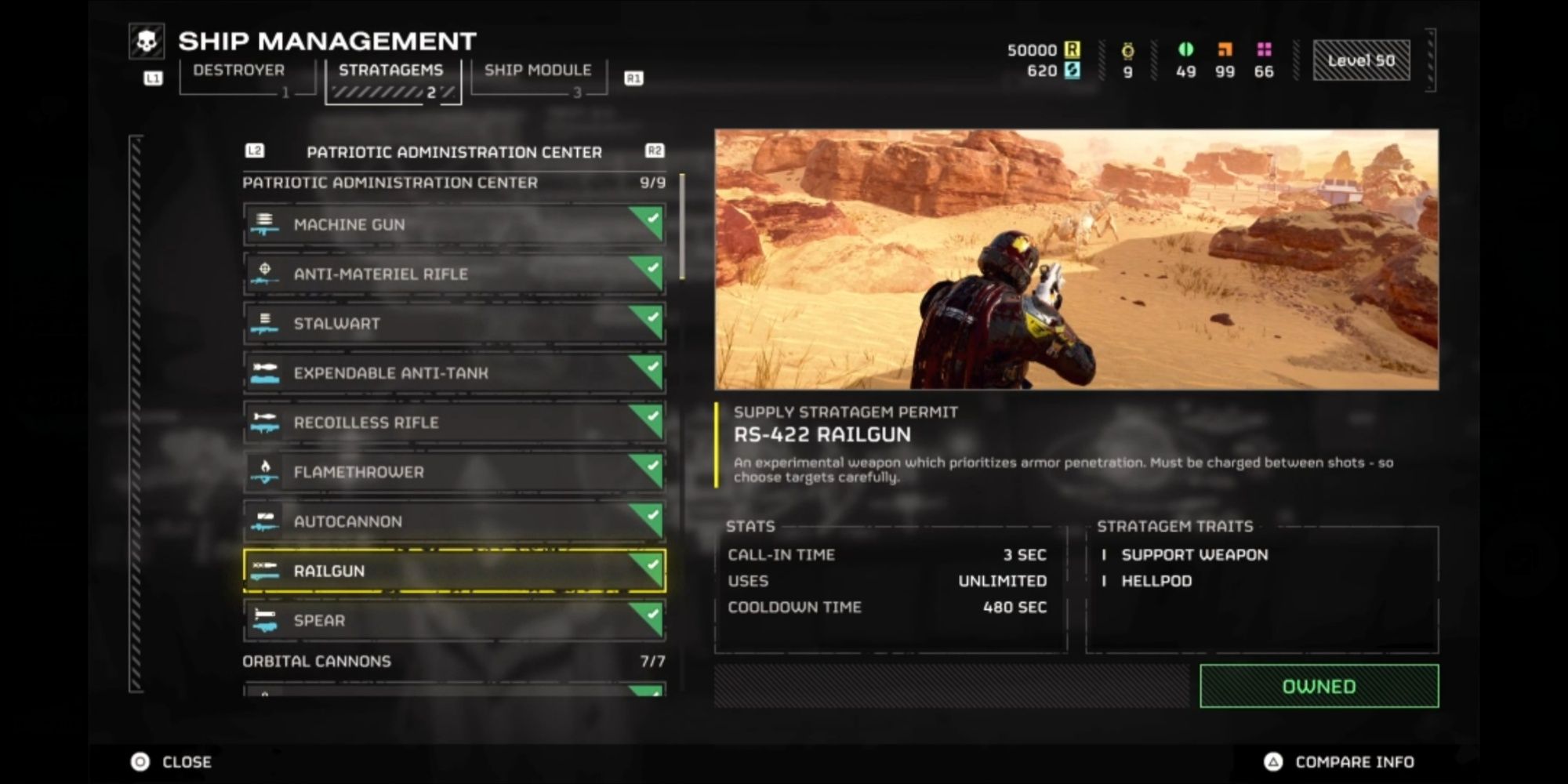Expand the Orbital Cannons section
Image resolution: width=1568 pixels, height=784 pixels.
[x=316, y=661]
